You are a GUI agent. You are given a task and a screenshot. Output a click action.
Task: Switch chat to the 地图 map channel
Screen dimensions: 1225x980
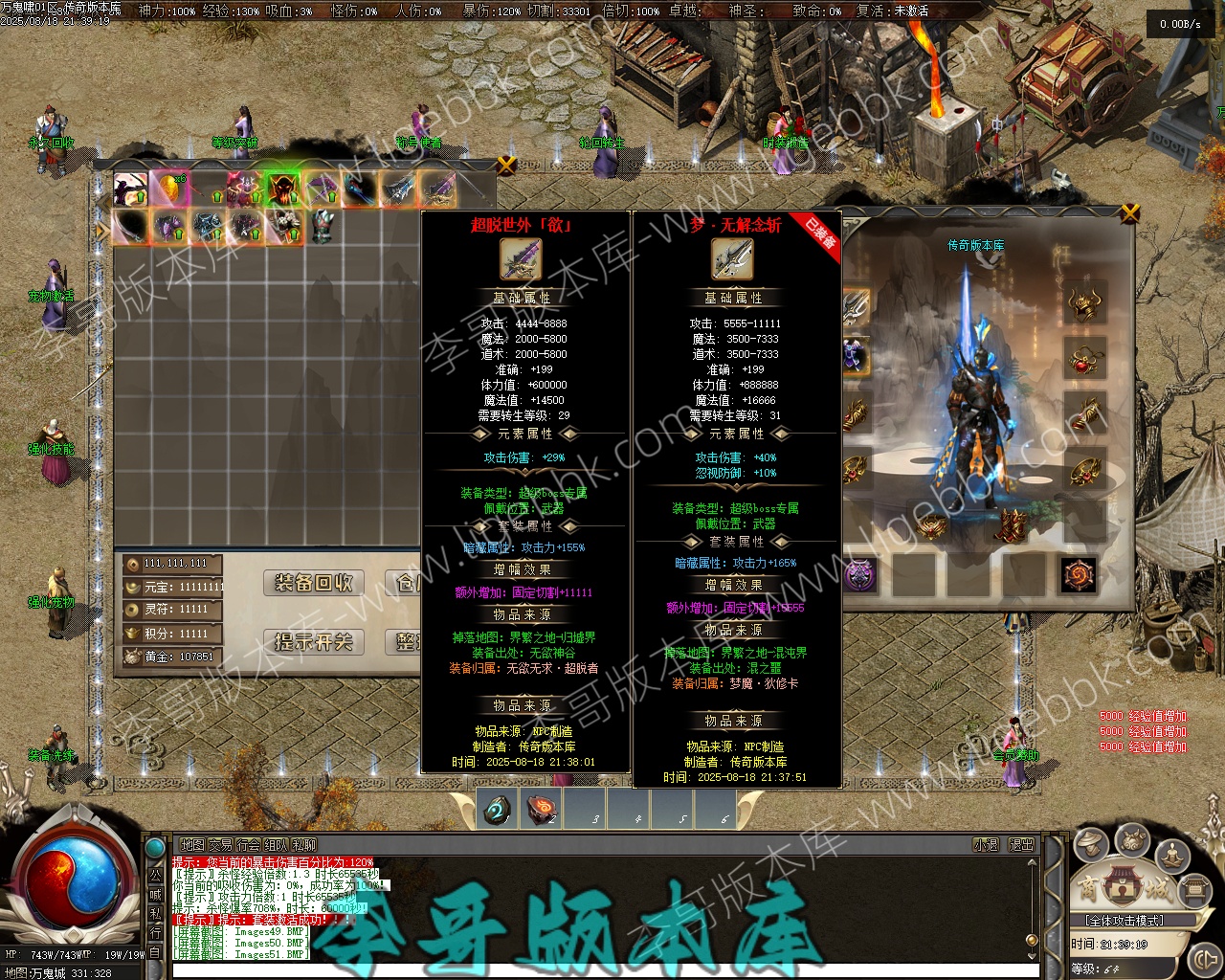coord(192,845)
